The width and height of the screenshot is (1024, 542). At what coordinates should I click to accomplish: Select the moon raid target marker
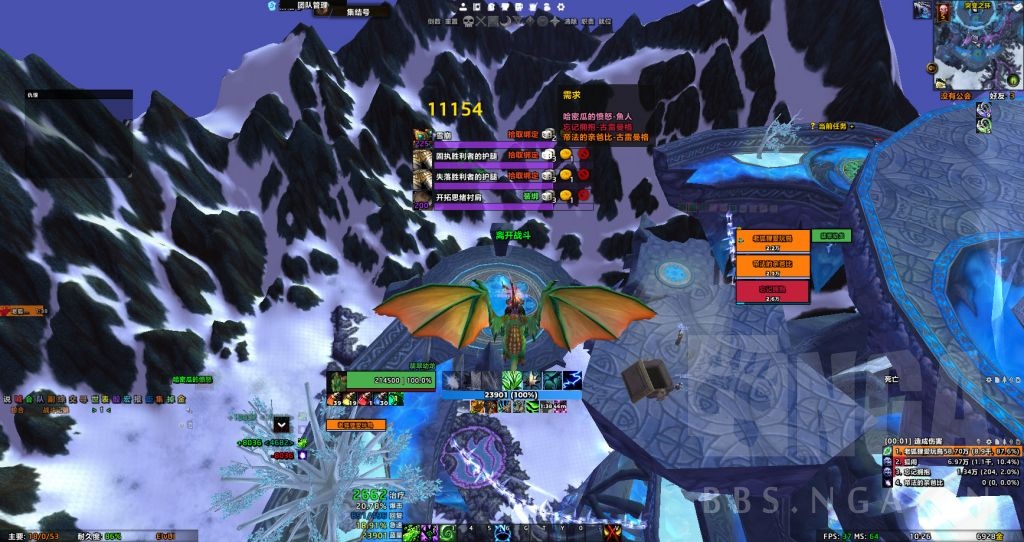(x=507, y=20)
